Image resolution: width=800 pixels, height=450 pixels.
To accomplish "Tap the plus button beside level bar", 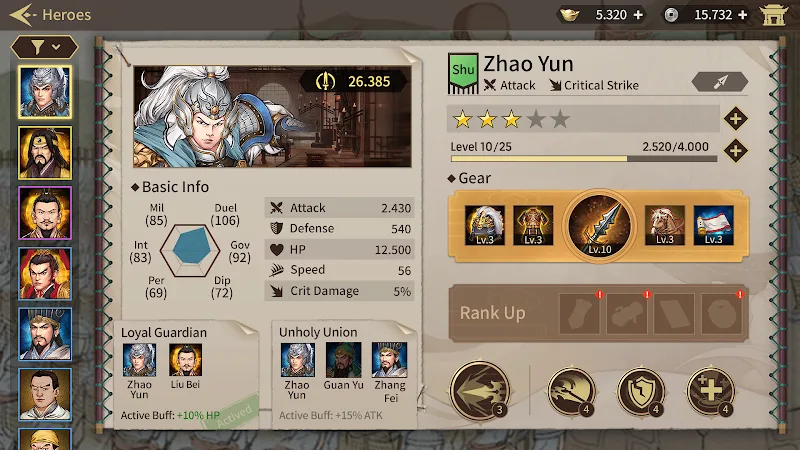I will tap(736, 151).
